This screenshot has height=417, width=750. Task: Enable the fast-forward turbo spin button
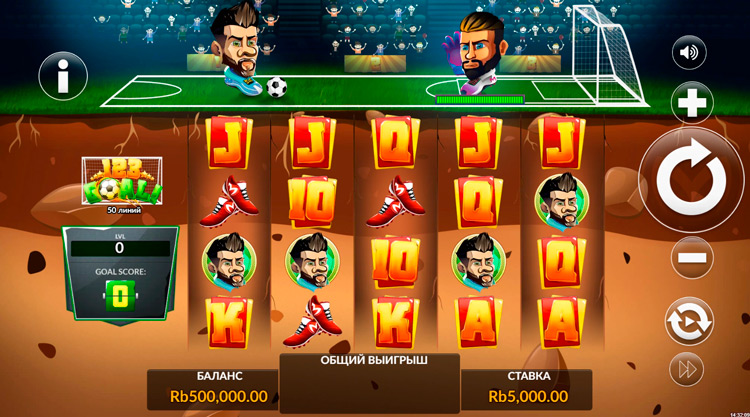coord(686,369)
